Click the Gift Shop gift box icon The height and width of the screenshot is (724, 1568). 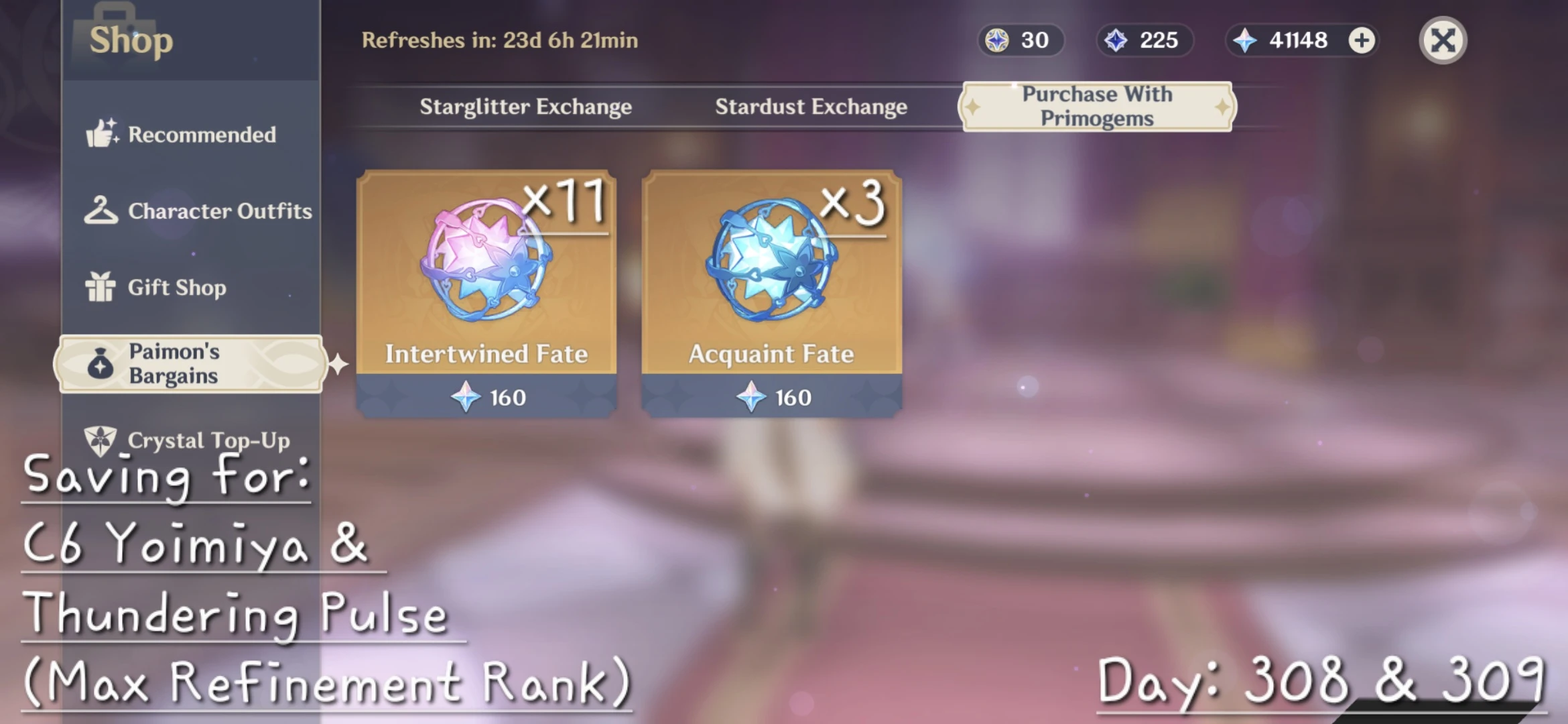click(x=101, y=287)
